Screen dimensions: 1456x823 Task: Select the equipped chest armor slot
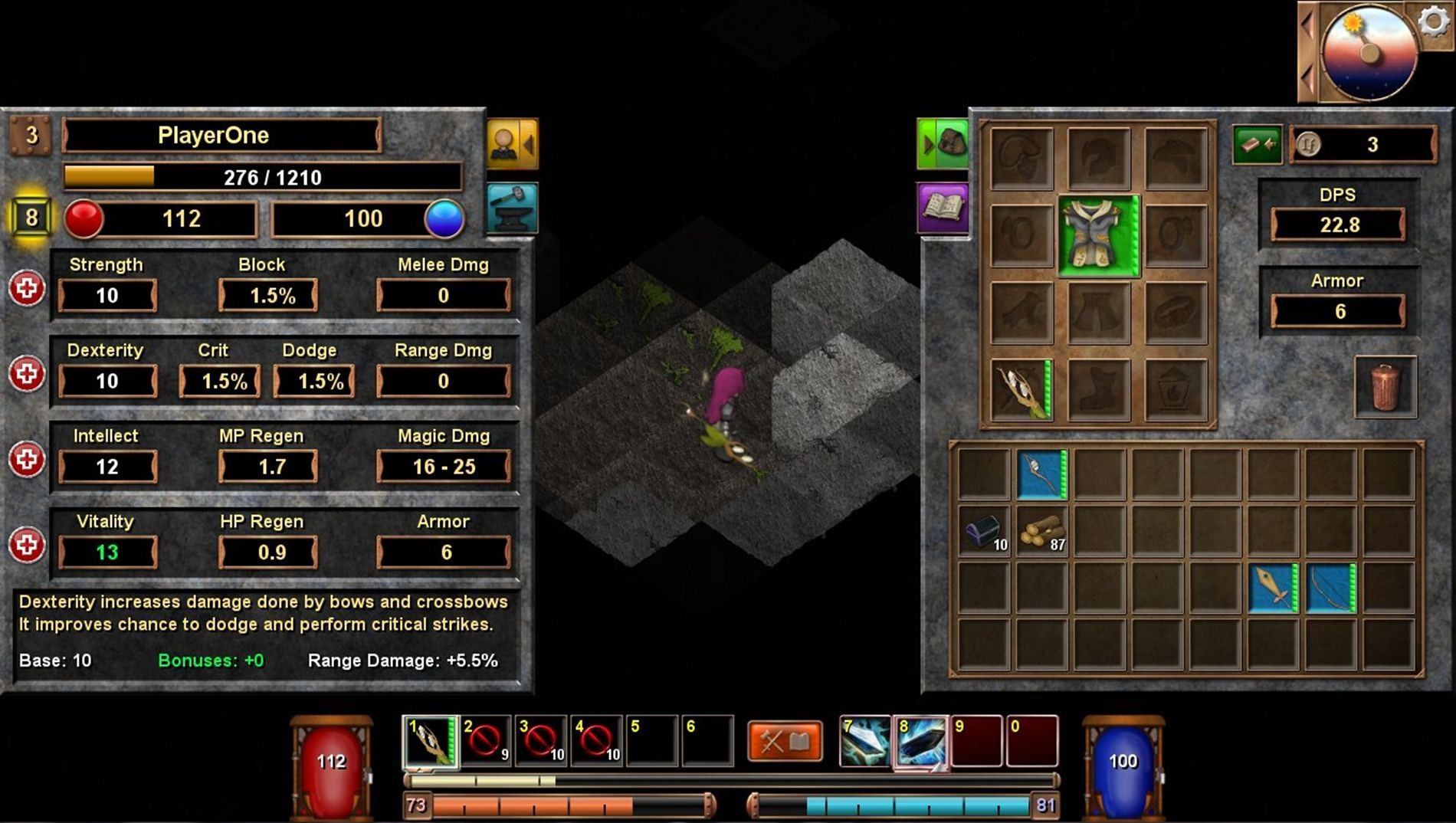pos(1099,235)
